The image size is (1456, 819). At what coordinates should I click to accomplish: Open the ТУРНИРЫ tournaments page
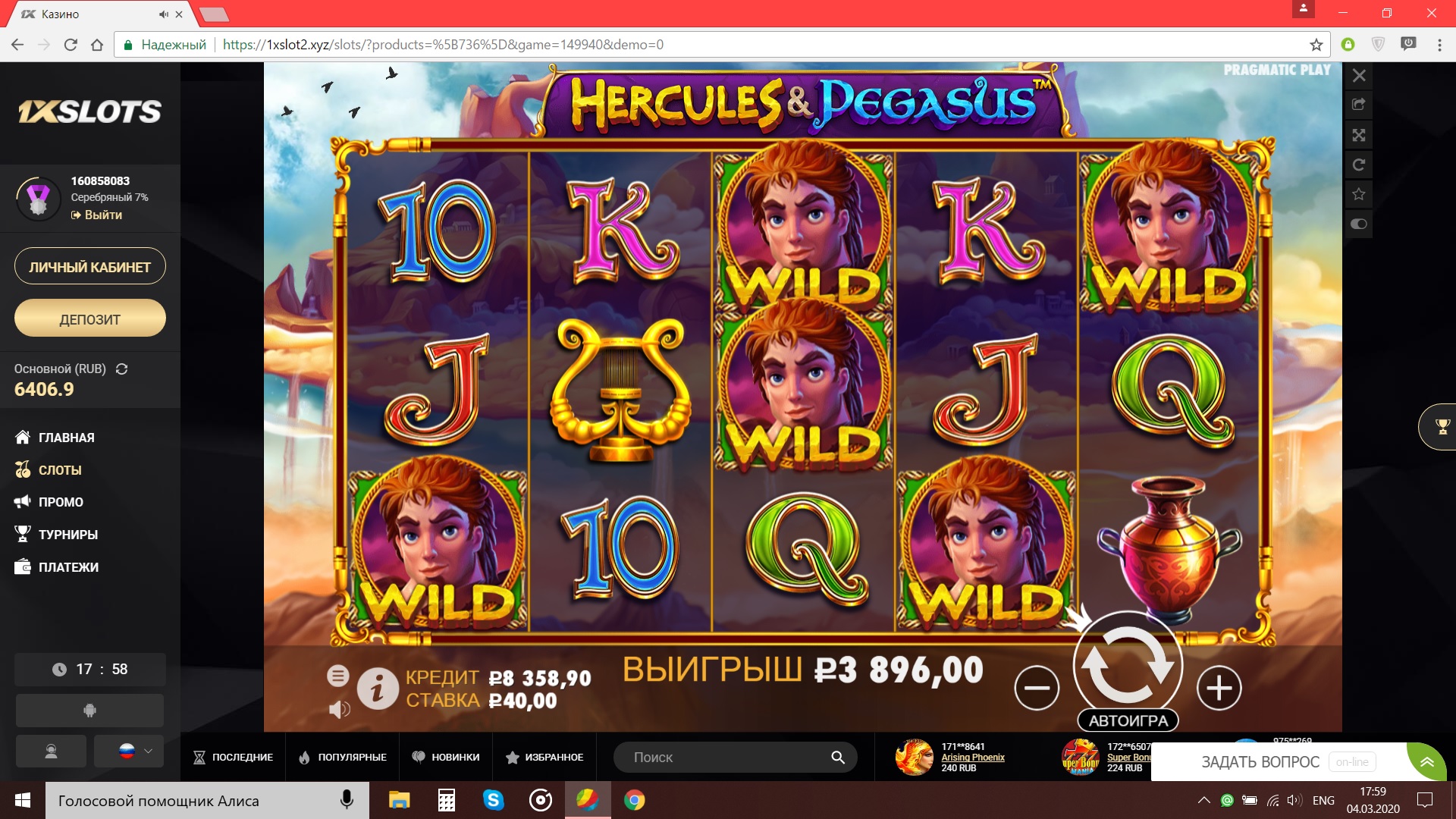click(x=67, y=535)
